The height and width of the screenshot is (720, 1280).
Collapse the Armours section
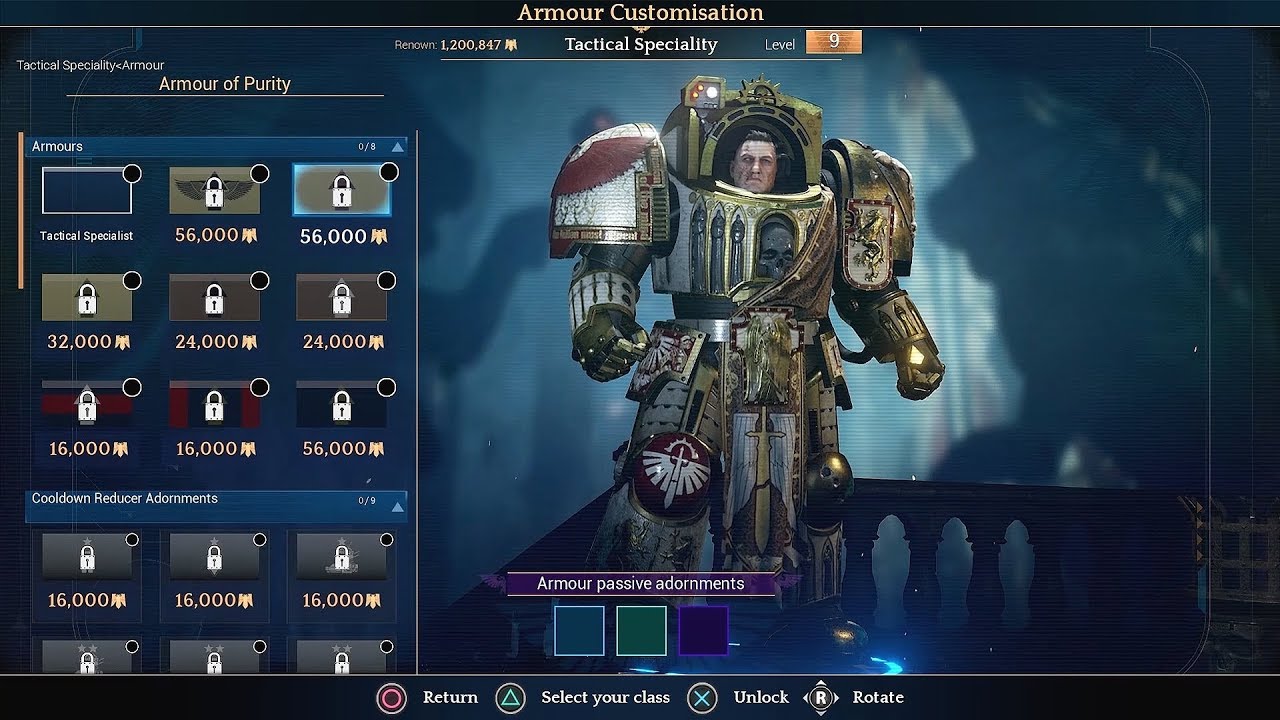(x=397, y=147)
